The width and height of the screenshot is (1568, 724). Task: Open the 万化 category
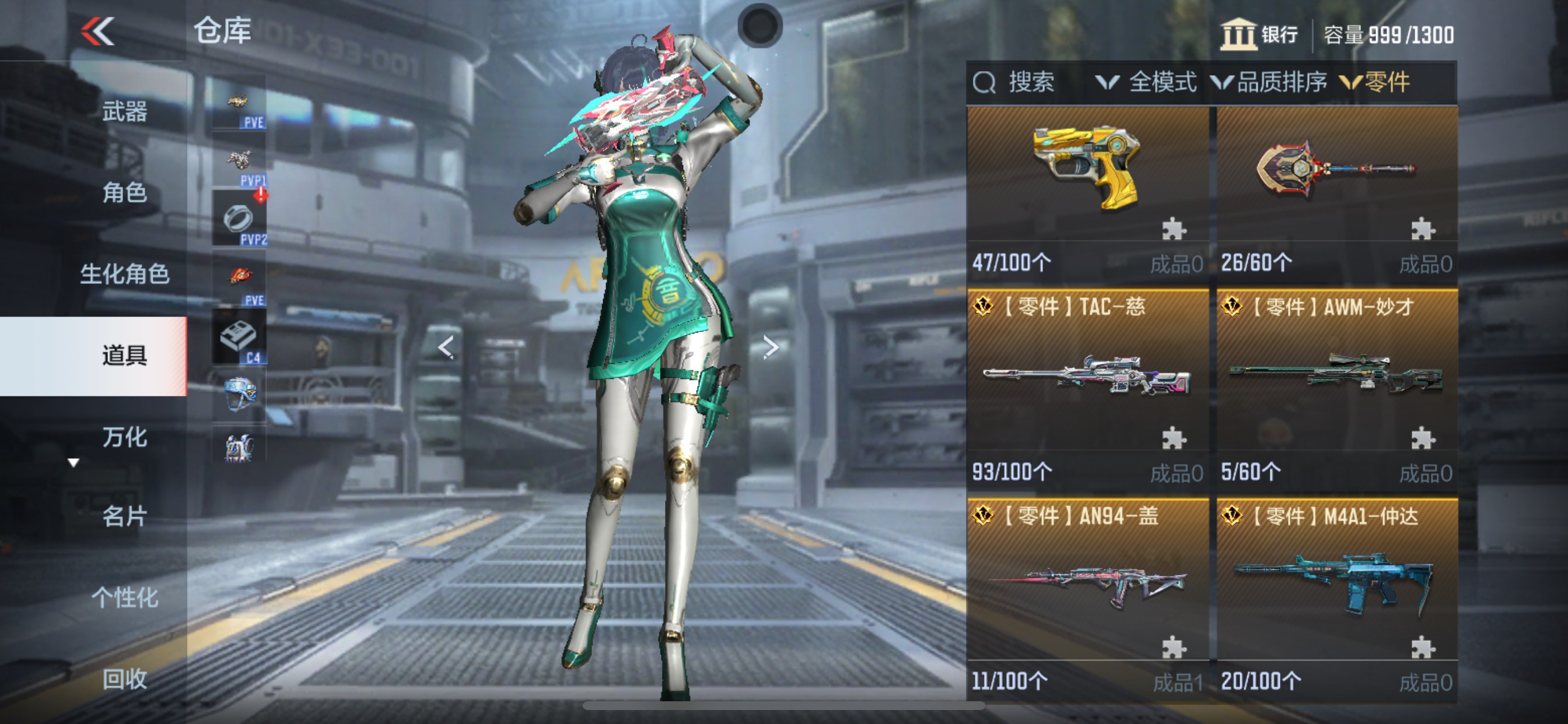125,437
